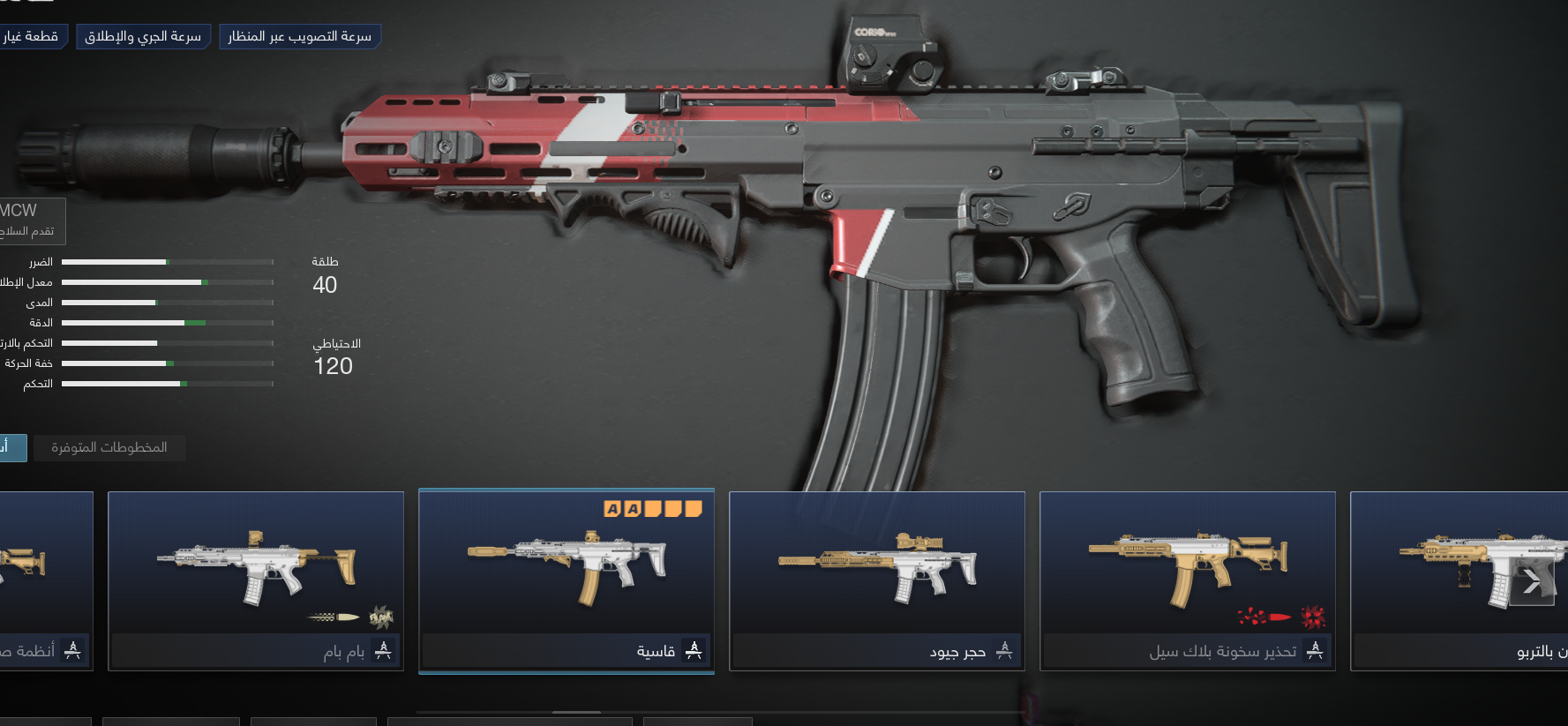Select the بام بام blueprint card
This screenshot has height=726, width=1568.
coord(256,580)
